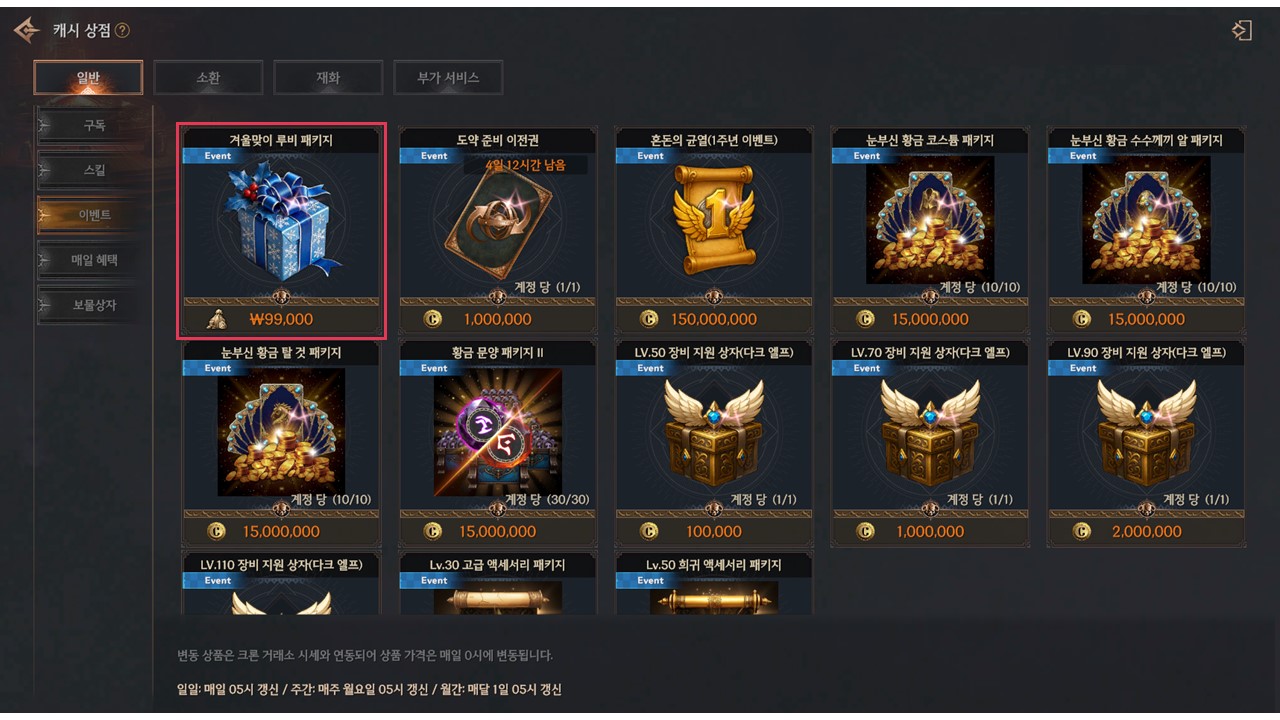Image resolution: width=1280 pixels, height=720 pixels.
Task: Open the 구독 category
Action: pyautogui.click(x=94, y=126)
